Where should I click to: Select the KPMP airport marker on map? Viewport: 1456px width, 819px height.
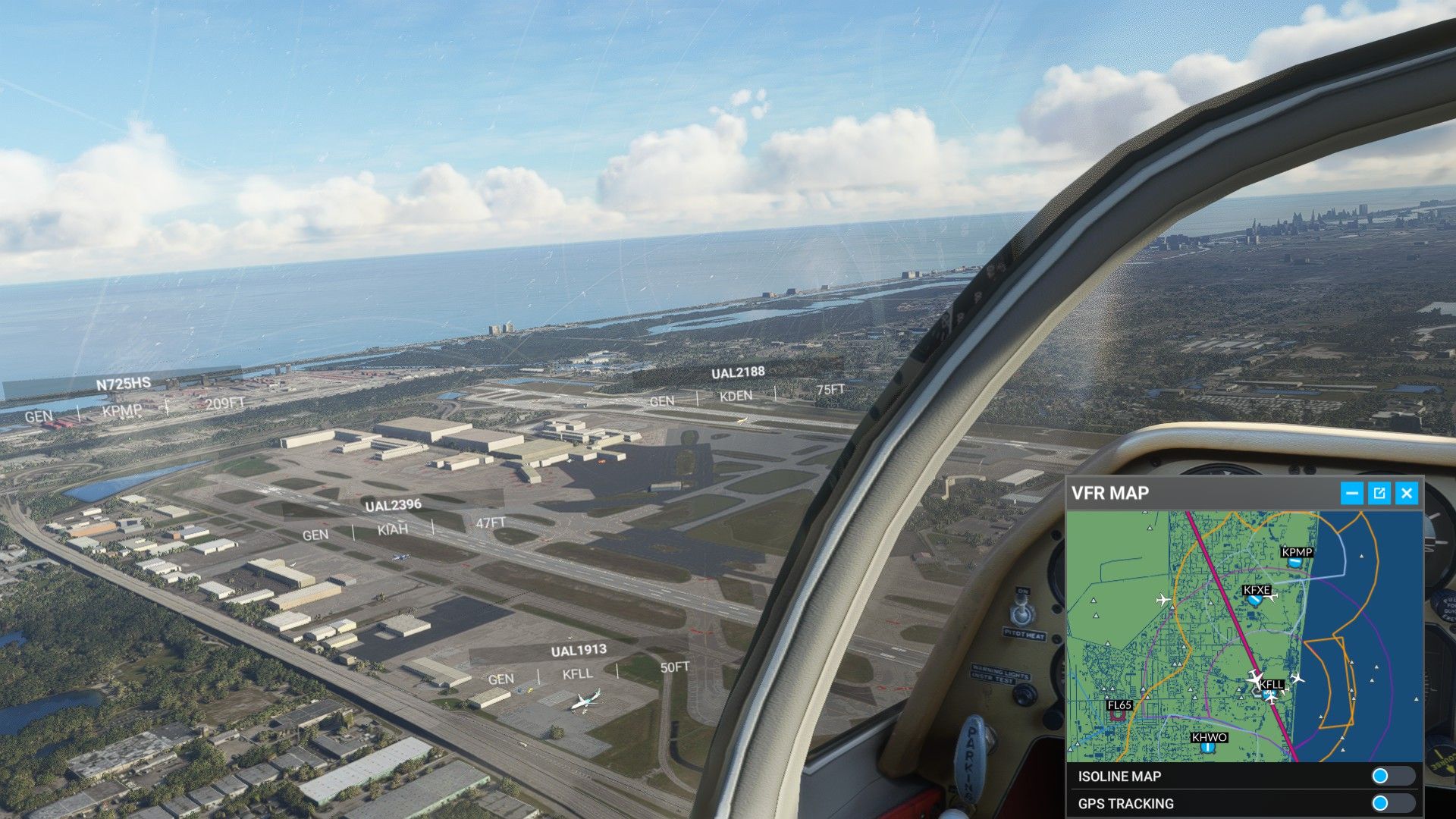tap(1296, 562)
